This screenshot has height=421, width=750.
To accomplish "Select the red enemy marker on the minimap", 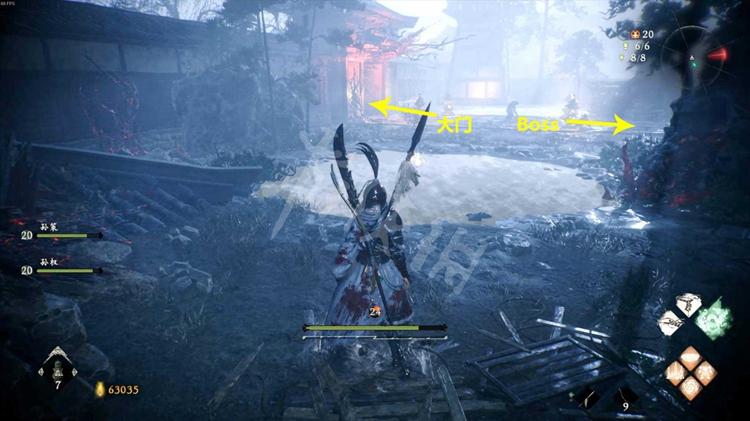I will click(x=718, y=54).
